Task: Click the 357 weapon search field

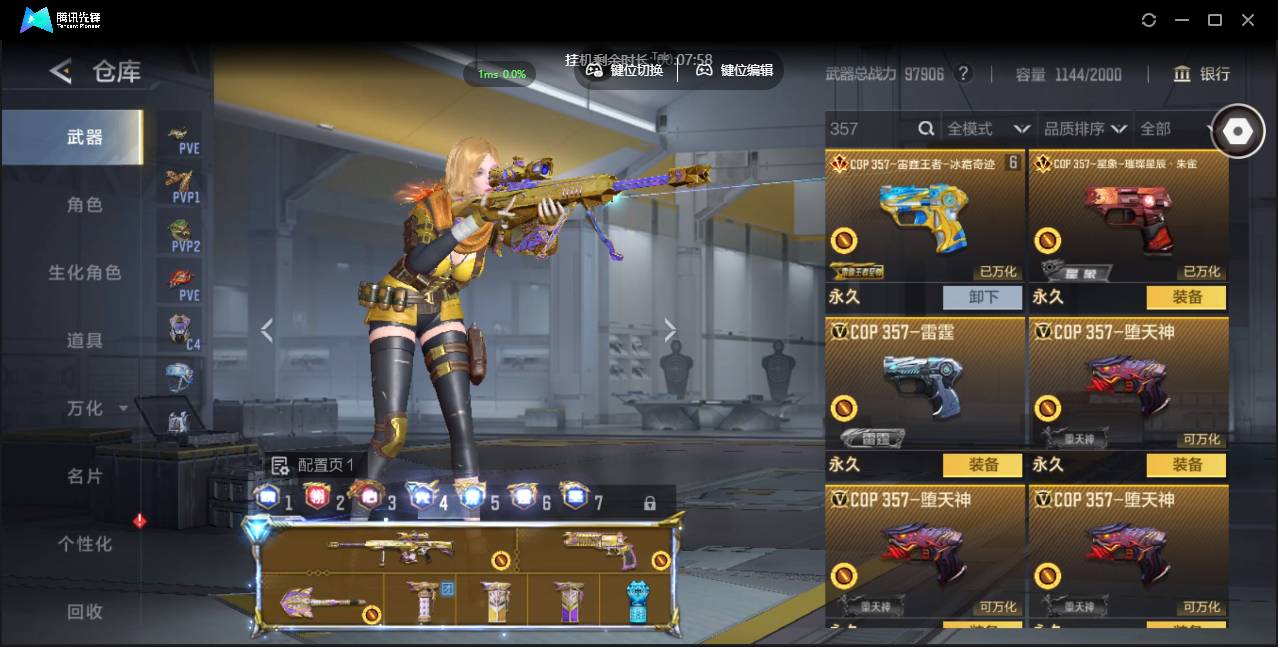Action: 870,129
